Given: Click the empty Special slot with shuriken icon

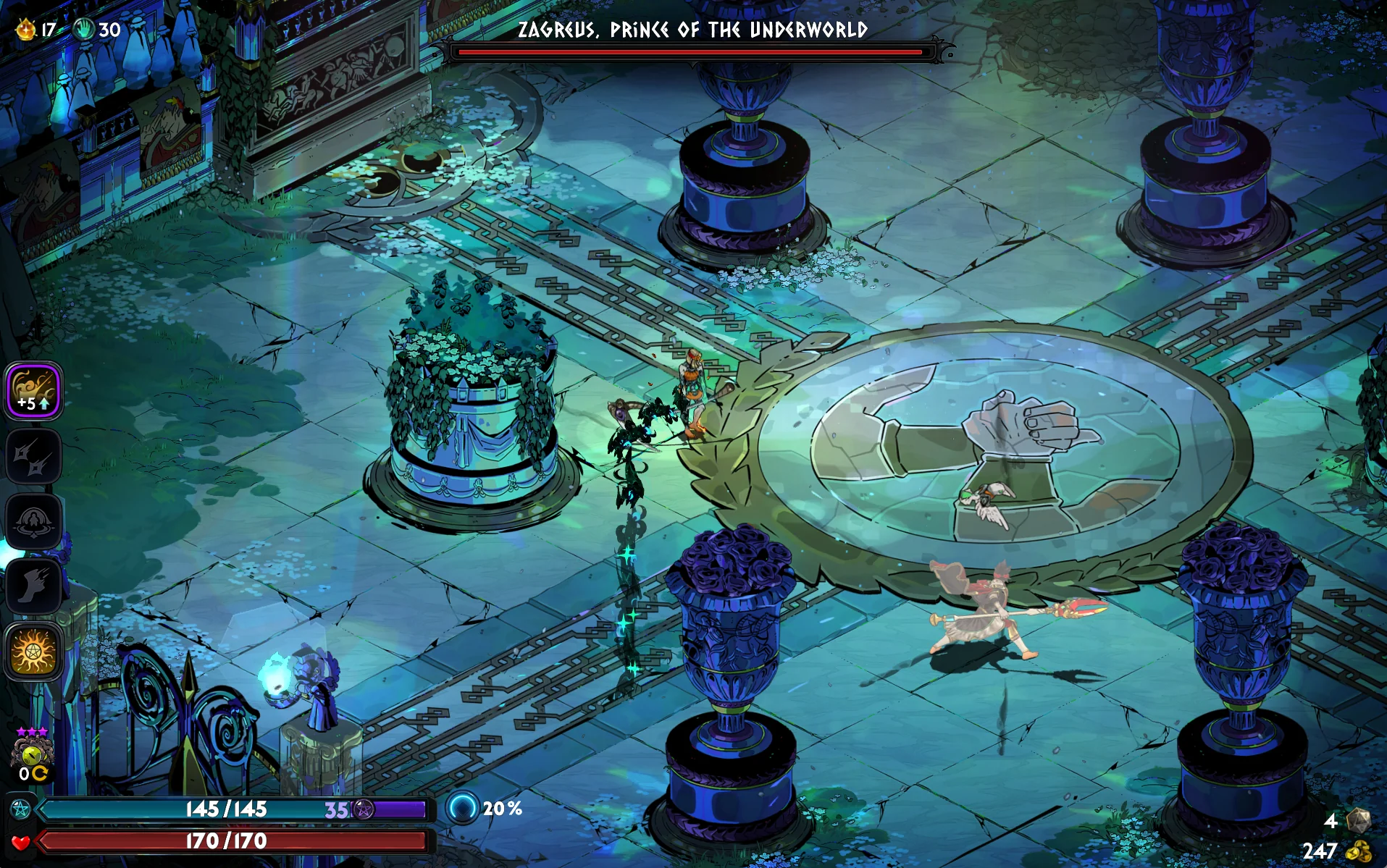Looking at the screenshot, I should 33,456.
